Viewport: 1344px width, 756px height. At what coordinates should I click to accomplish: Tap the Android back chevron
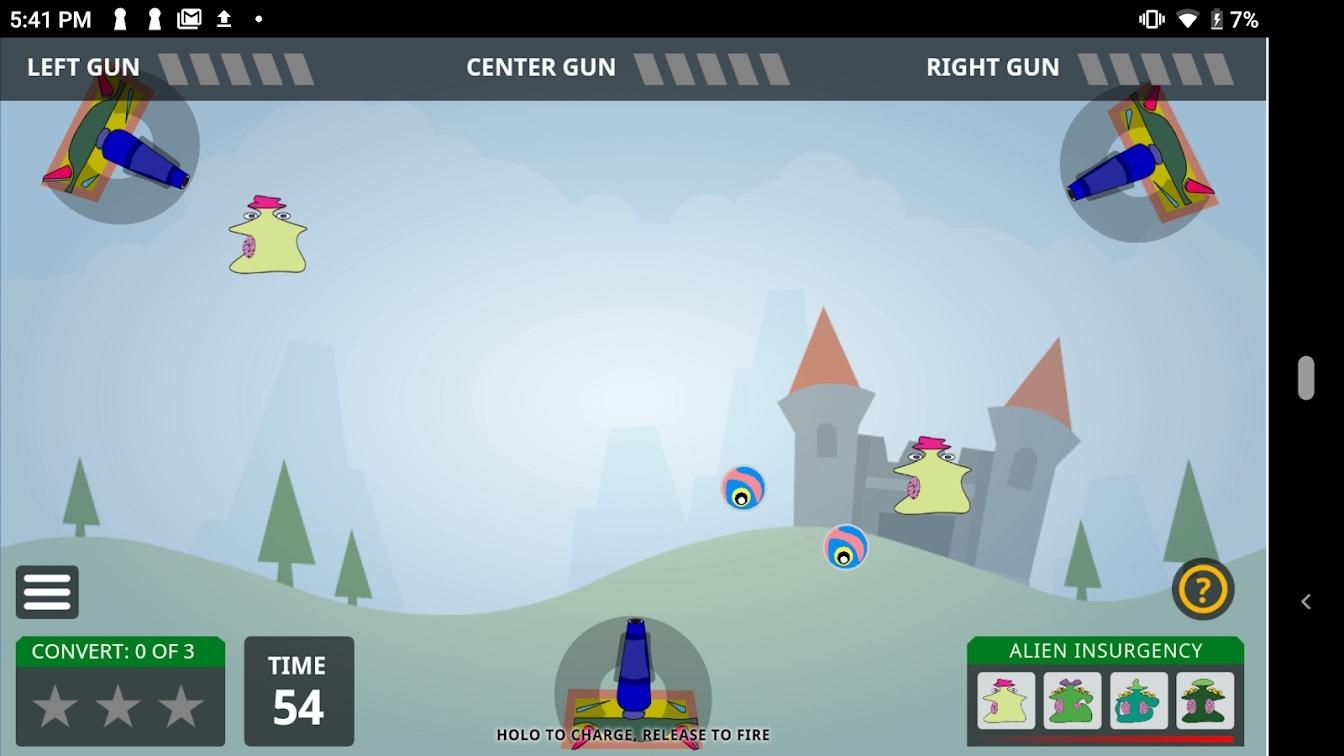(x=1306, y=601)
